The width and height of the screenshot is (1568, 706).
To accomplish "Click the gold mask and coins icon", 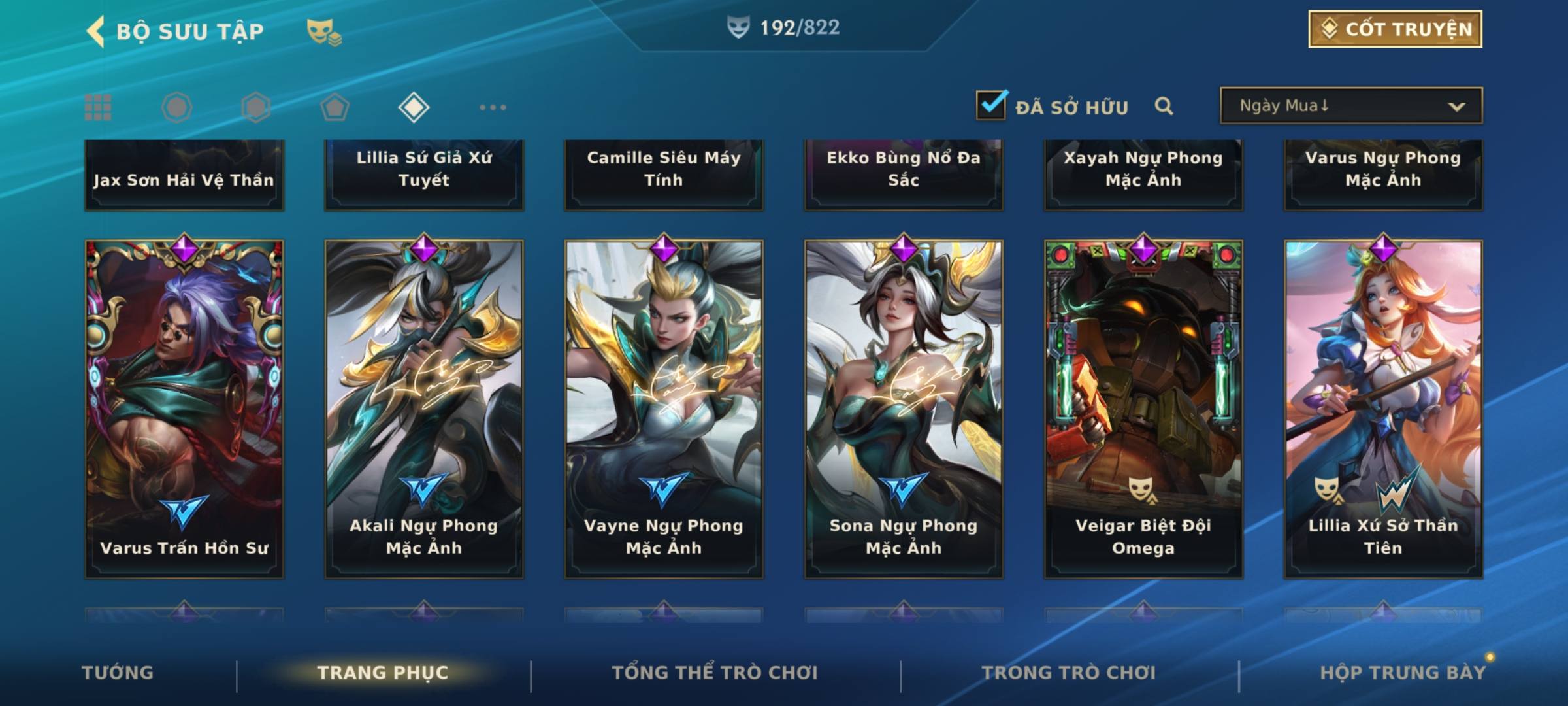I will 324,32.
